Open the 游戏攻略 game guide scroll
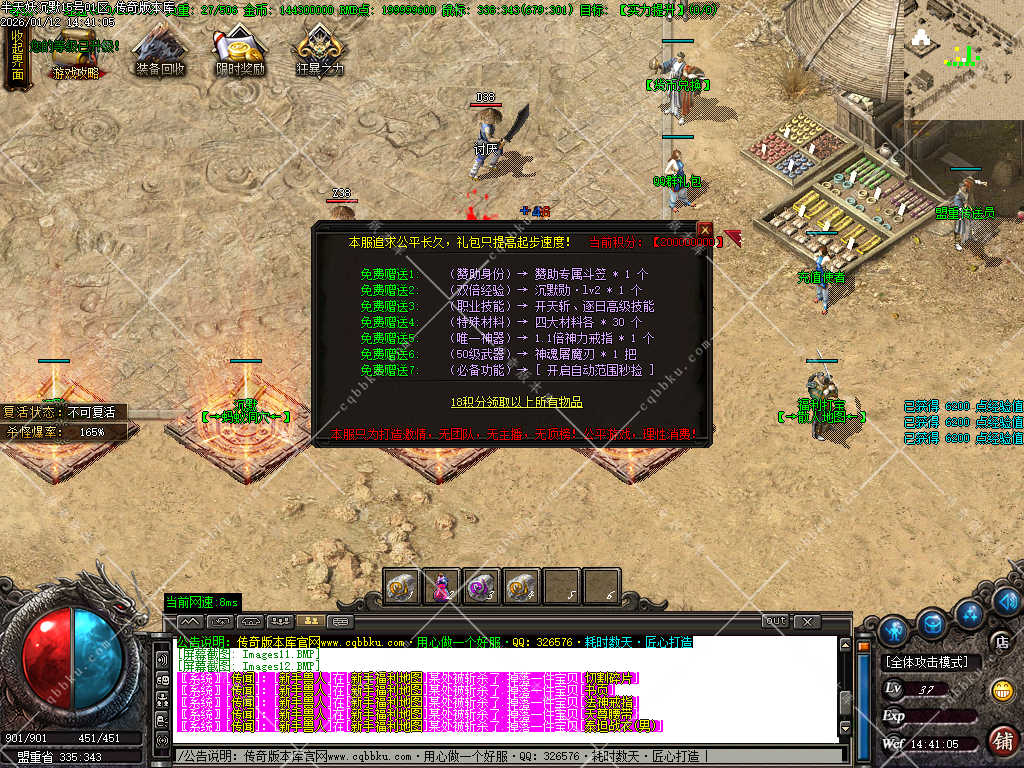1024x768 pixels. (x=76, y=56)
